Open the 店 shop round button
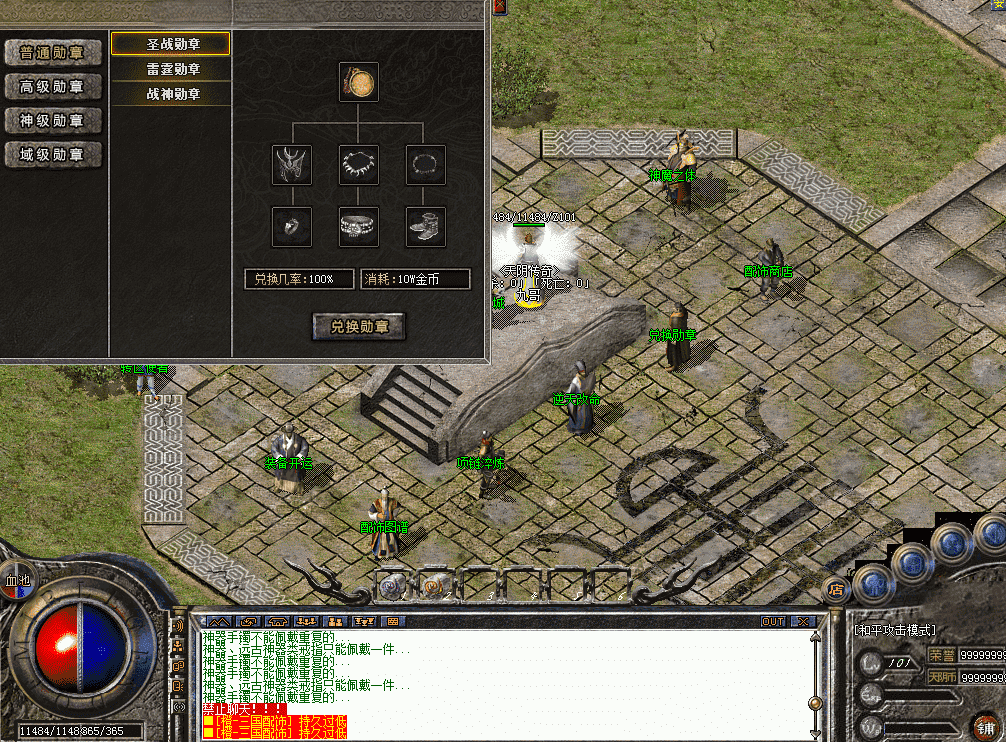This screenshot has width=1006, height=742. tap(835, 590)
